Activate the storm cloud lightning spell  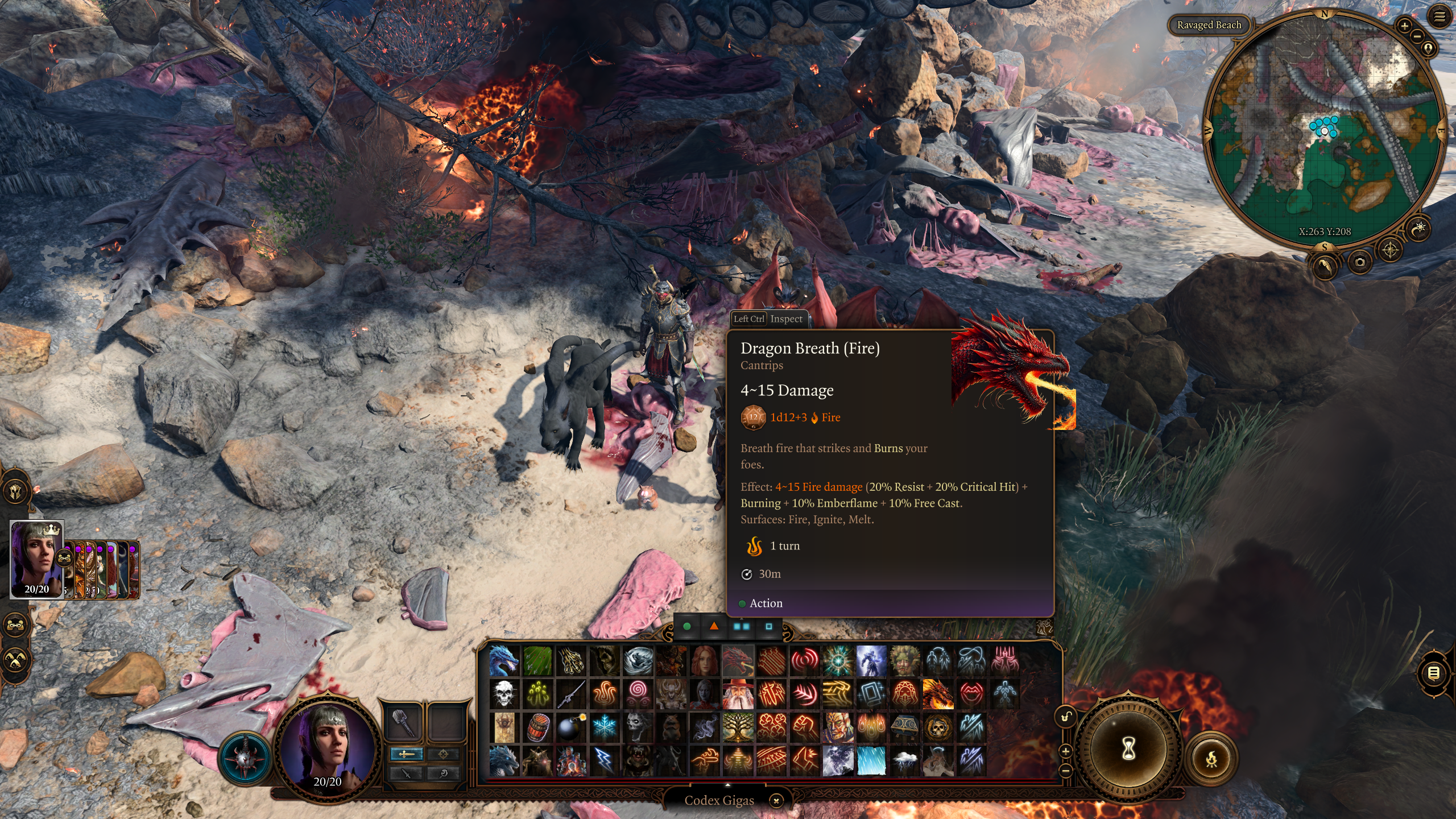(904, 760)
